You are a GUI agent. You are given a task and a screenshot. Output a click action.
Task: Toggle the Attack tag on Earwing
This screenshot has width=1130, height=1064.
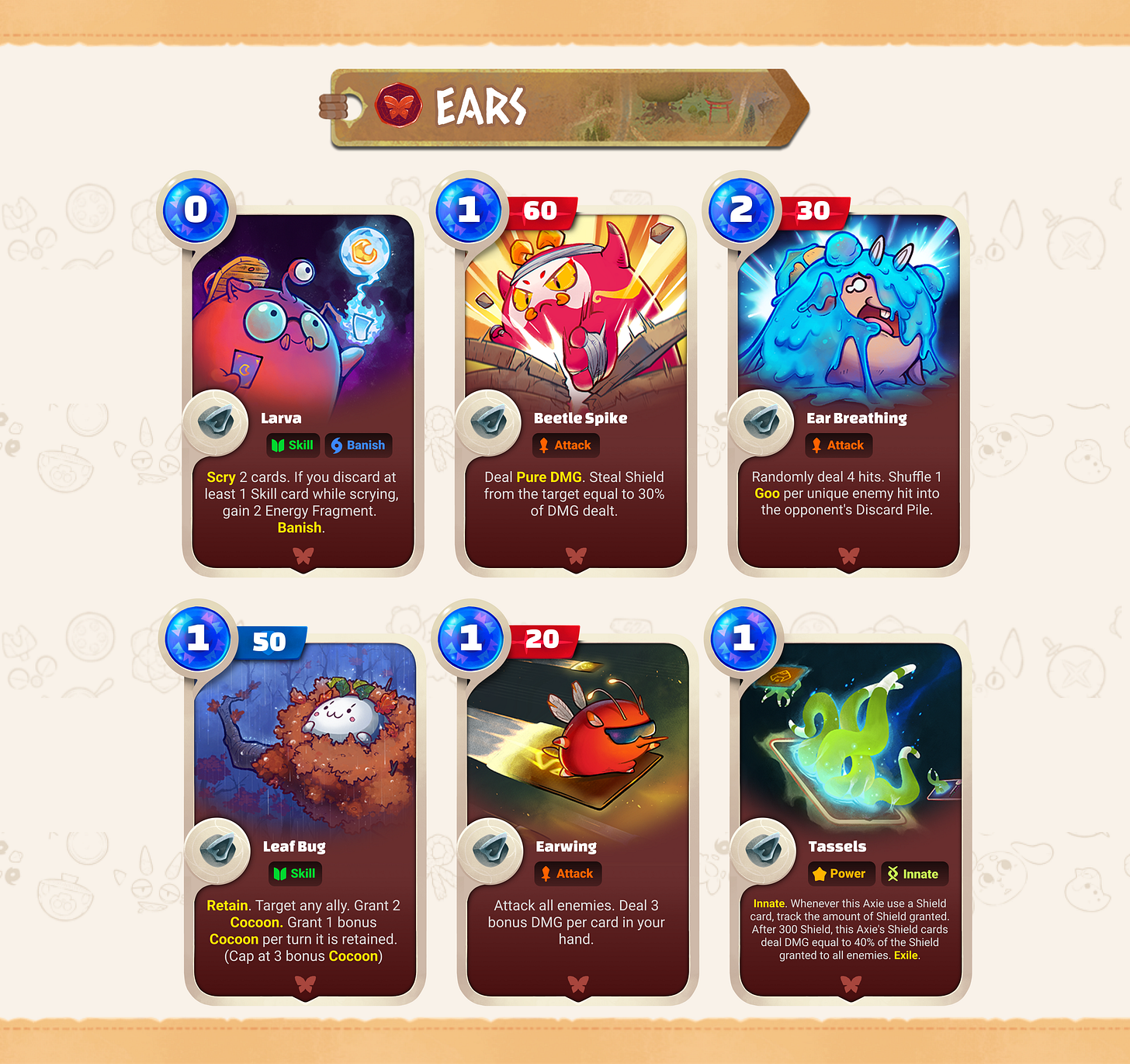point(567,873)
